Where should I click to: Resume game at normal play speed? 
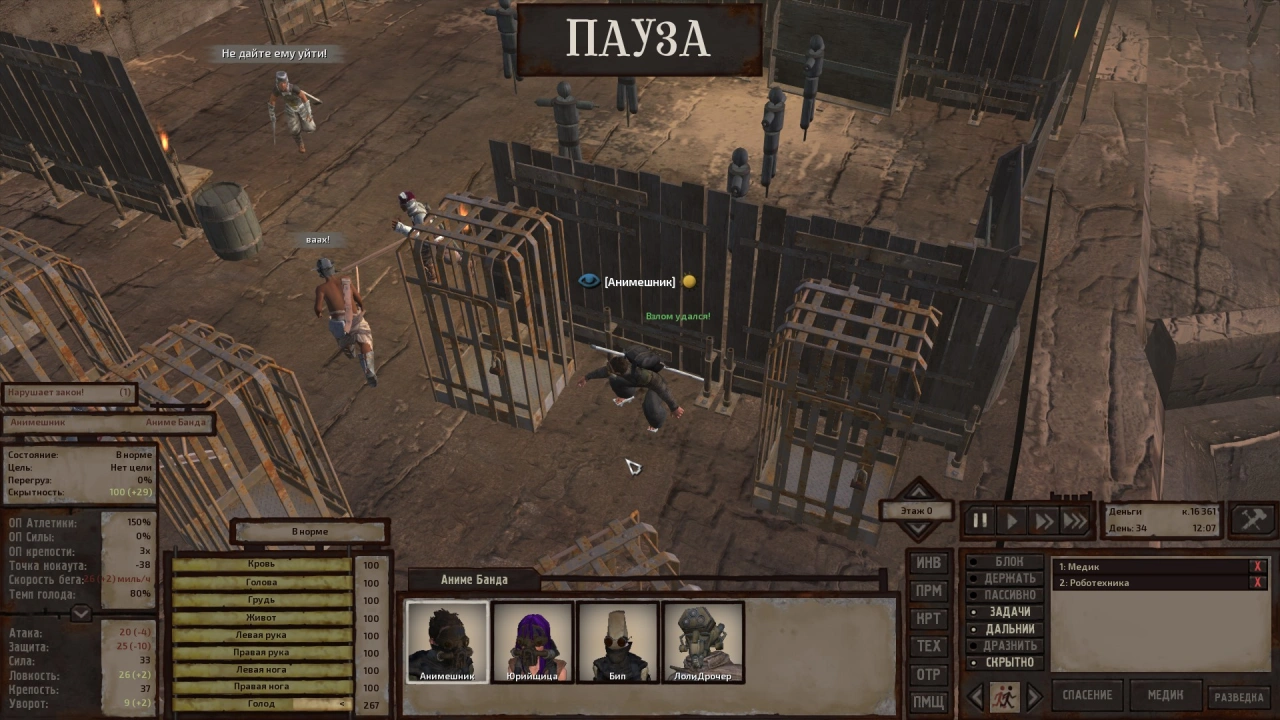pos(1012,521)
